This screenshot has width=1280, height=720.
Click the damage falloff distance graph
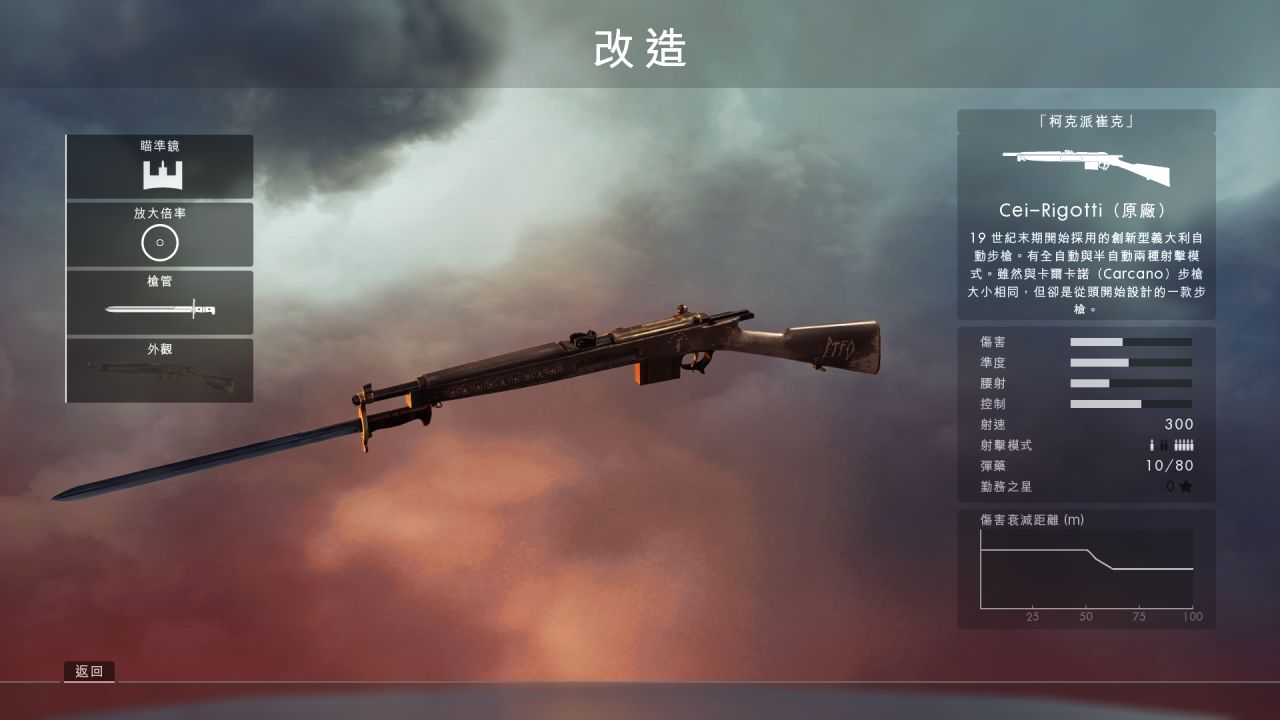pos(1086,570)
